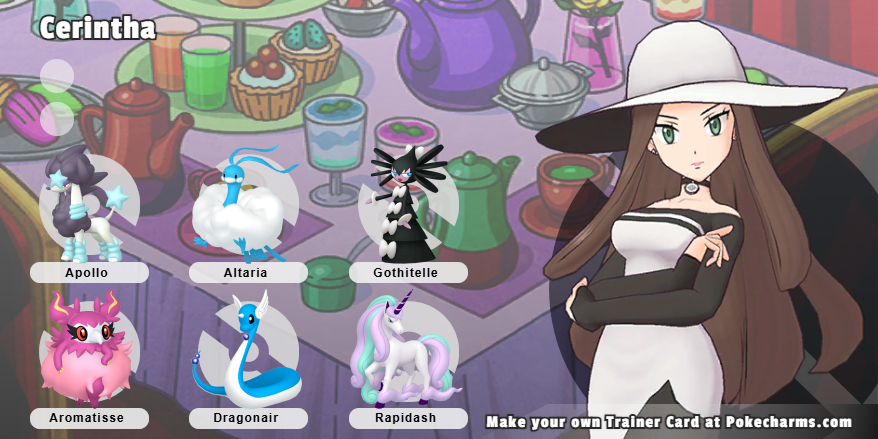Click the Dragonair name label
This screenshot has height=439, width=878.
point(248,418)
